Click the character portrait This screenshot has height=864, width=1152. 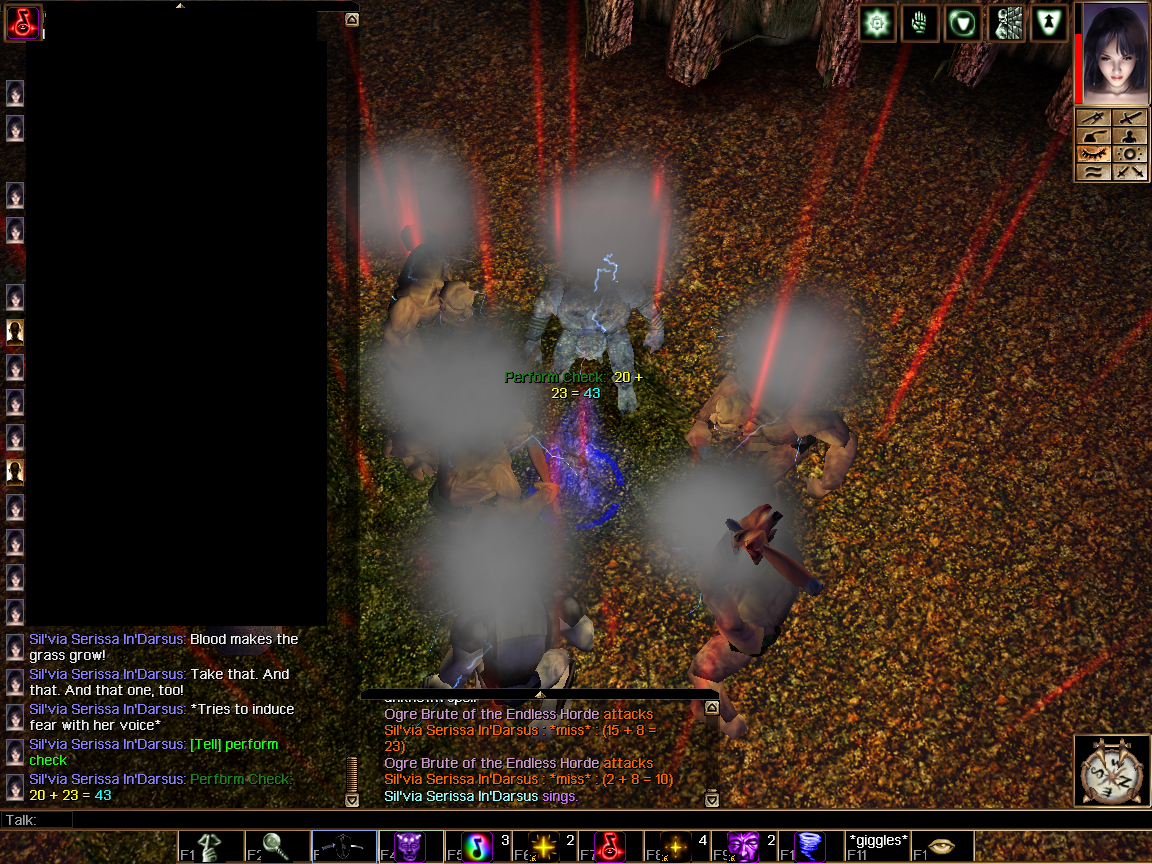pos(1113,52)
